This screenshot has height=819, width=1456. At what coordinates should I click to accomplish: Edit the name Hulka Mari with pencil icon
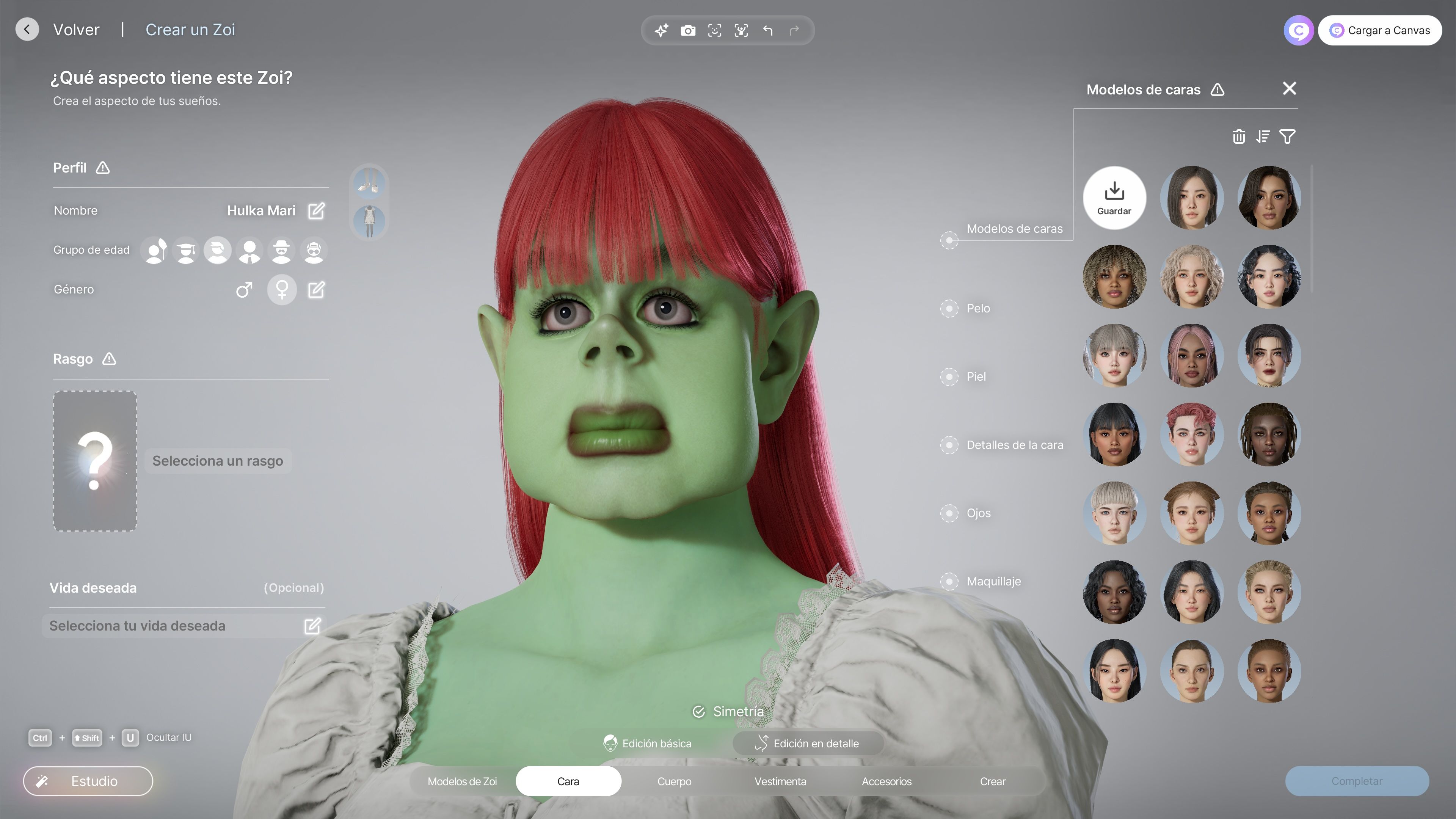coord(316,210)
